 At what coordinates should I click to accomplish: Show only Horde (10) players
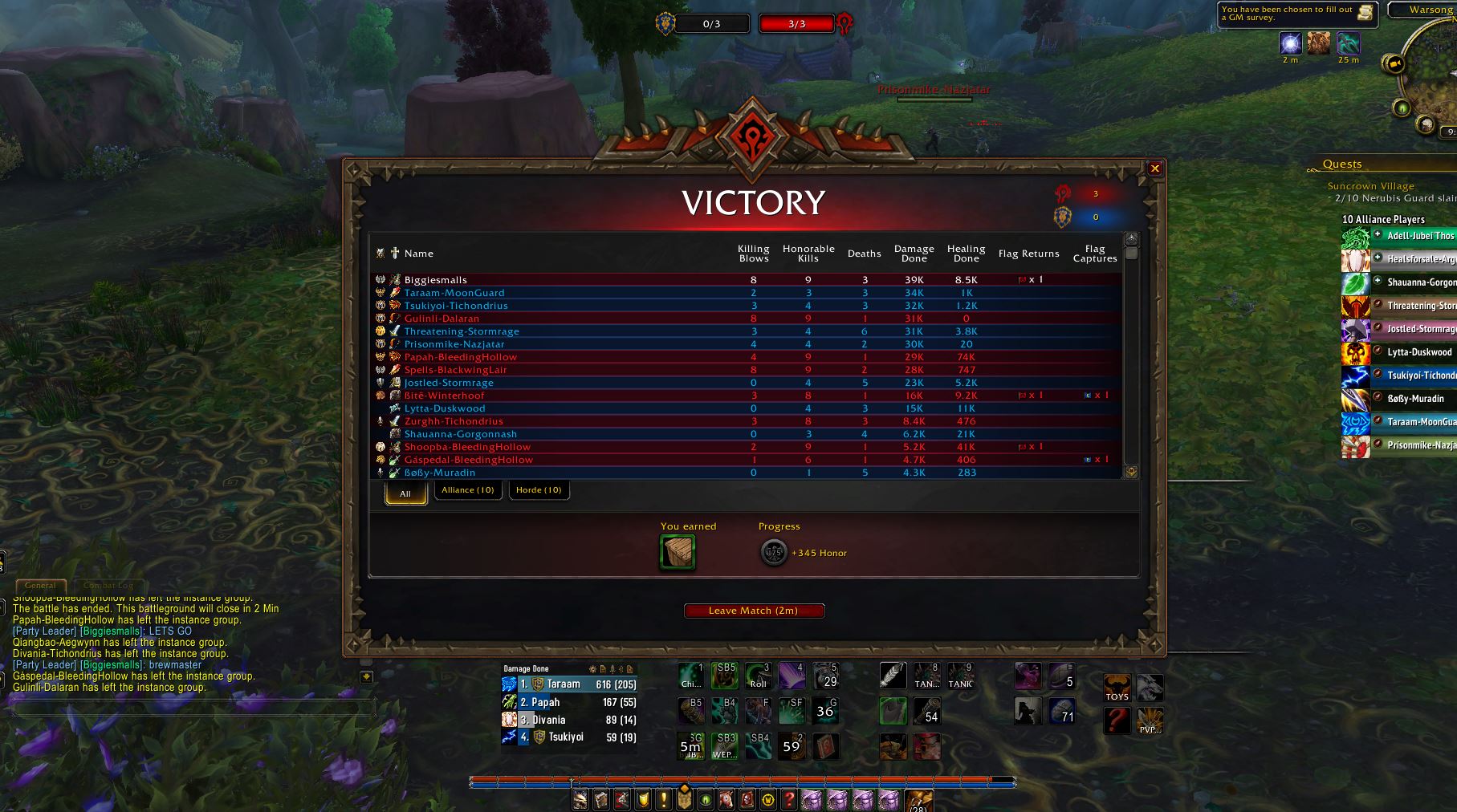click(x=539, y=490)
